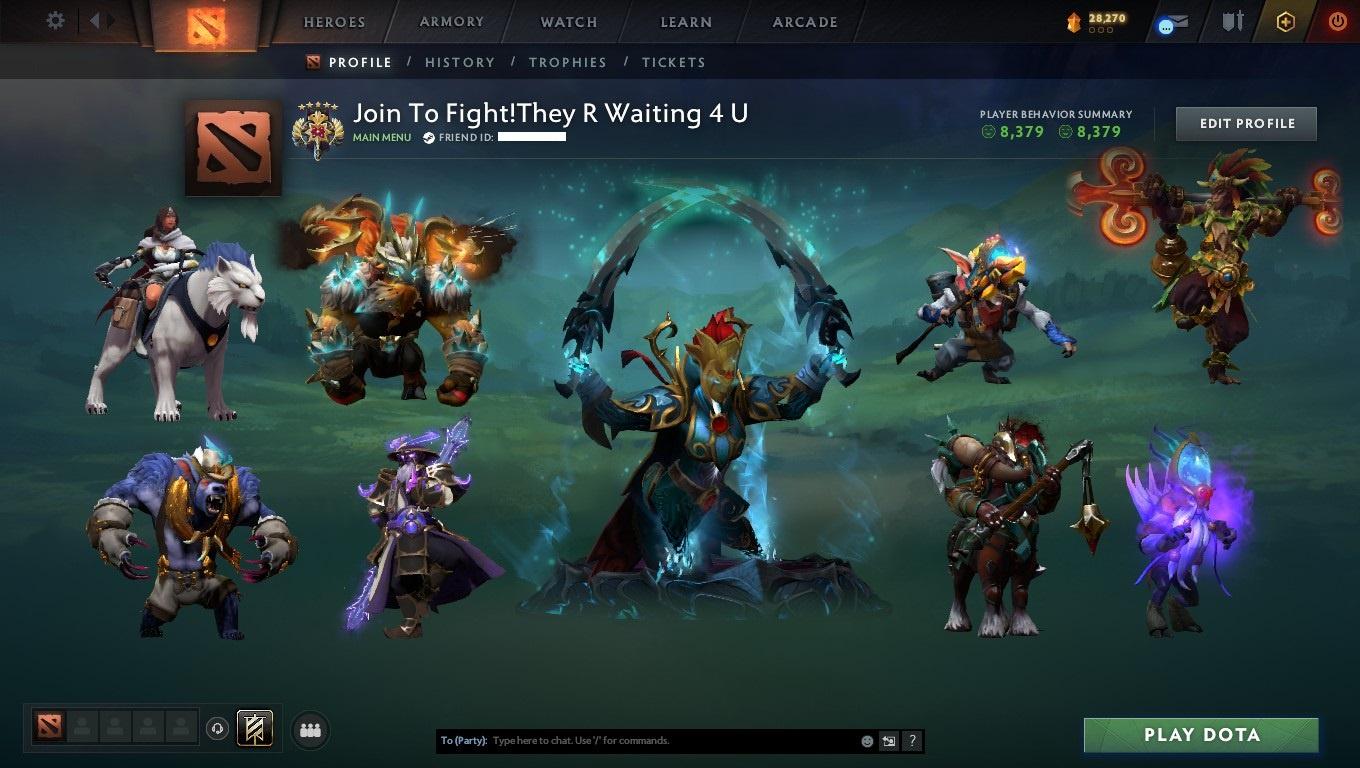Open the HEROES menu
1360x768 pixels.
tap(332, 21)
